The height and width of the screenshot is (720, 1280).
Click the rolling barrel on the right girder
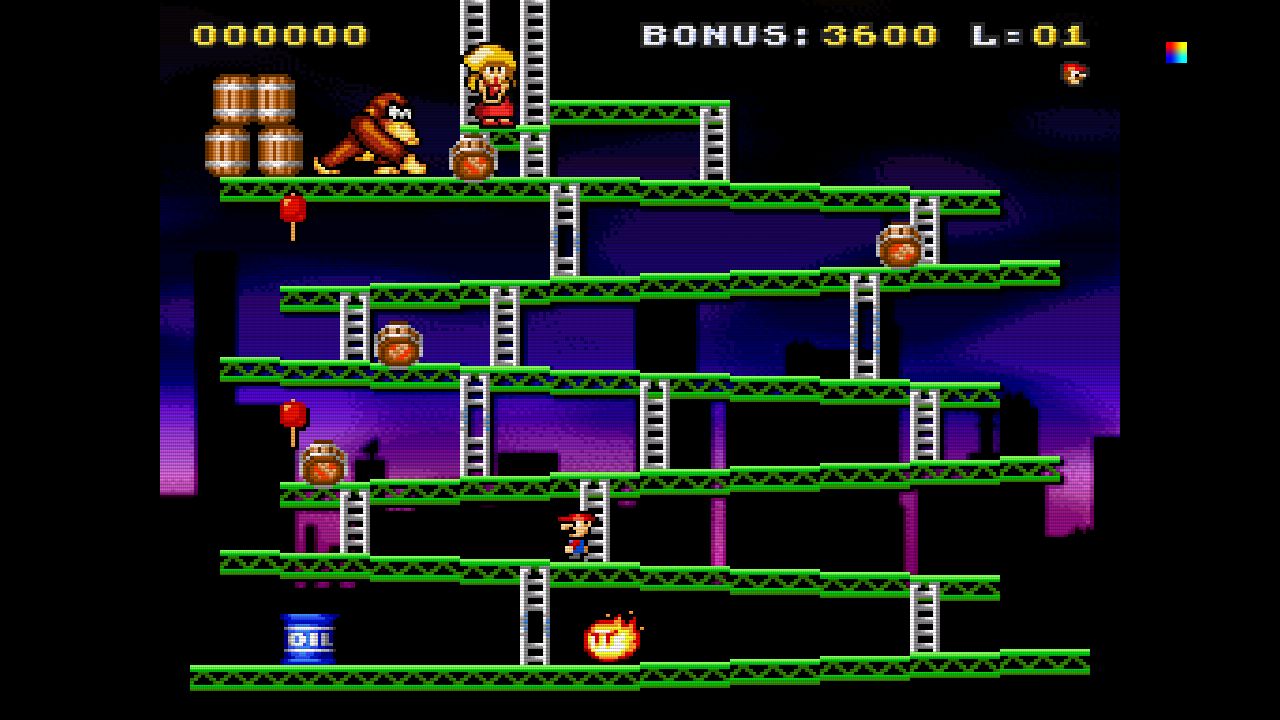click(900, 244)
